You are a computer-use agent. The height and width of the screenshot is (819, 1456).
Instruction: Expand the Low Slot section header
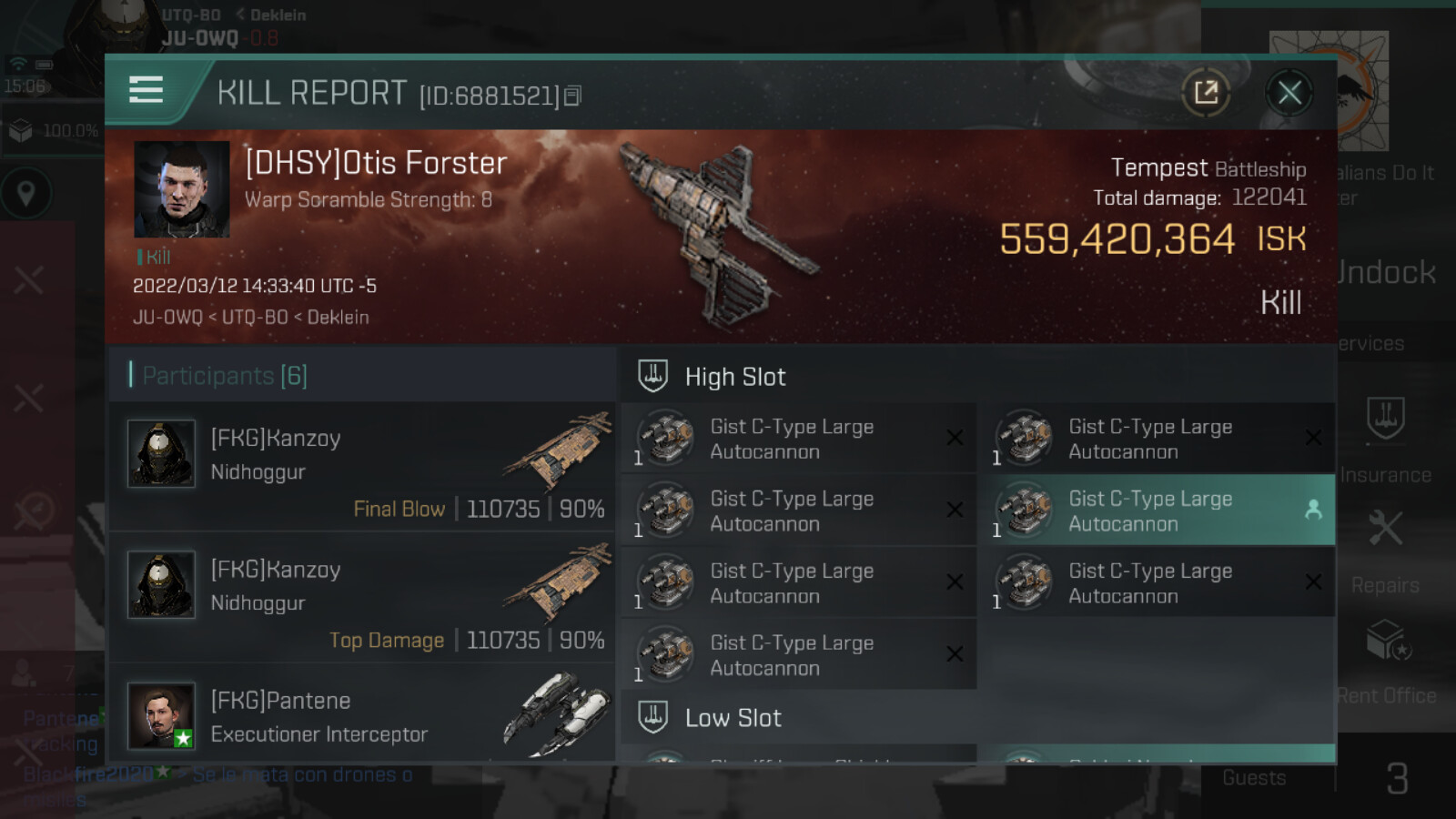pyautogui.click(x=733, y=718)
